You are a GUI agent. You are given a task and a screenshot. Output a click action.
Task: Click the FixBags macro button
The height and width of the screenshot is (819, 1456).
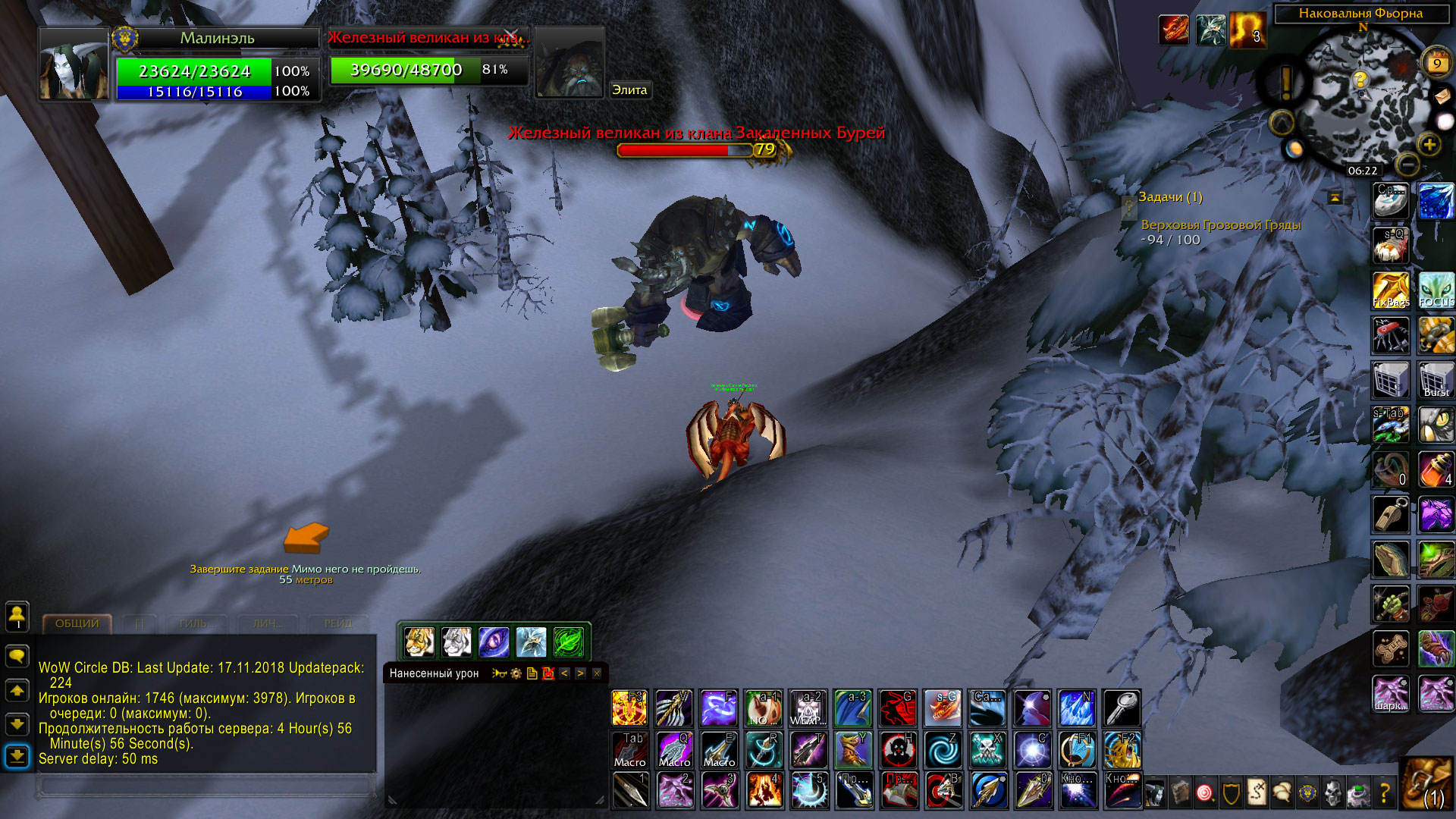point(1391,290)
